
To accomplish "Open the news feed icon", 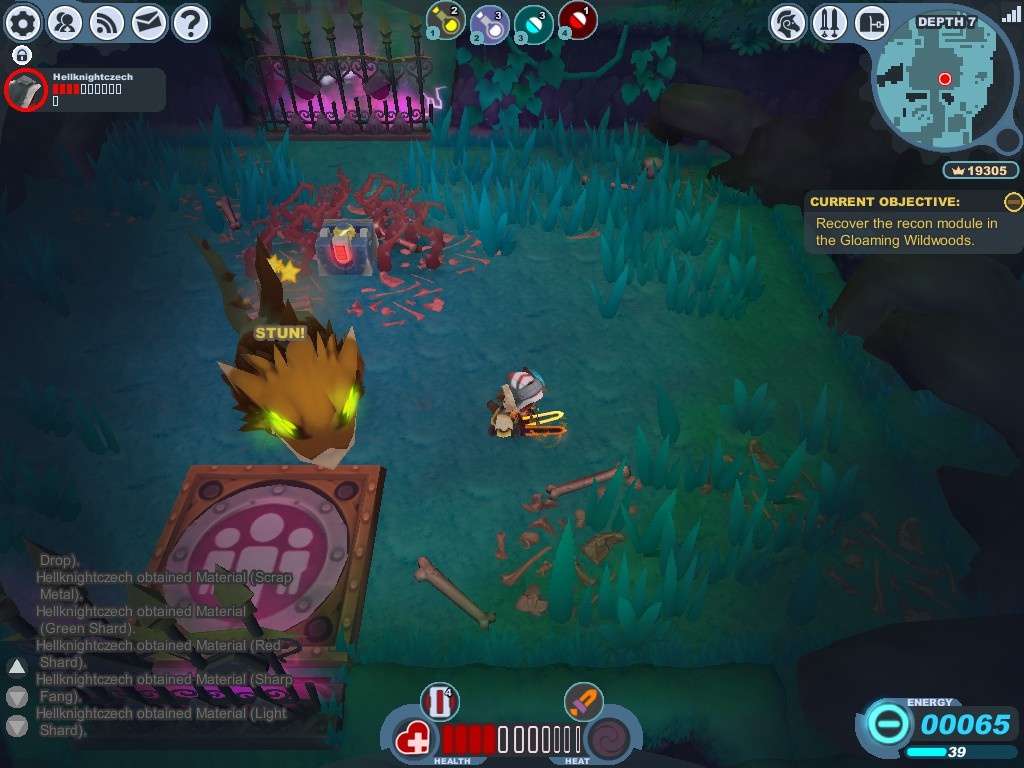I will click(107, 22).
